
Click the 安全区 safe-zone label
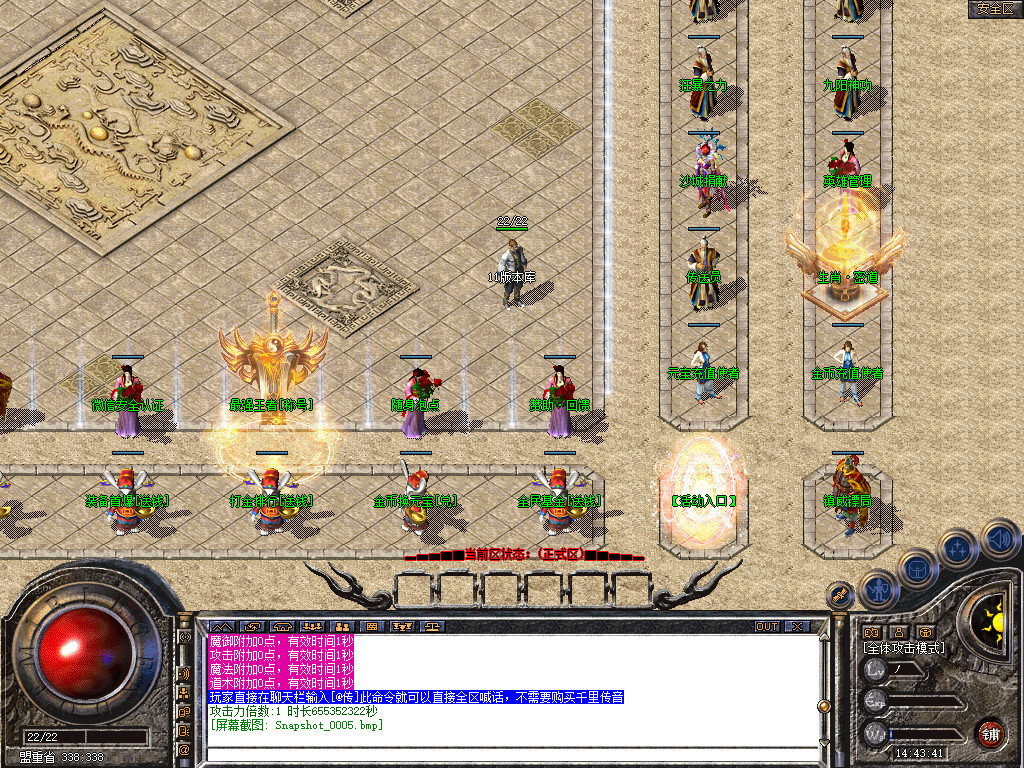(995, 9)
